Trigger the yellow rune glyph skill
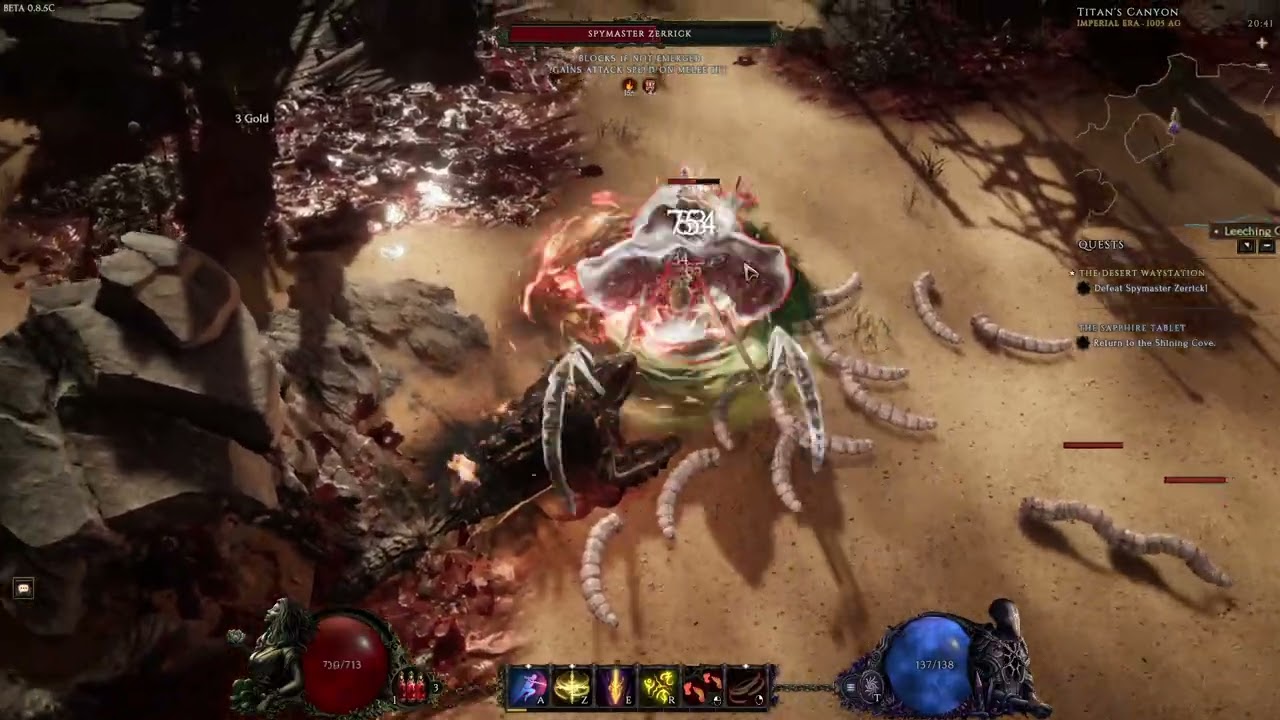Viewport: 1280px width, 720px height. tap(658, 687)
